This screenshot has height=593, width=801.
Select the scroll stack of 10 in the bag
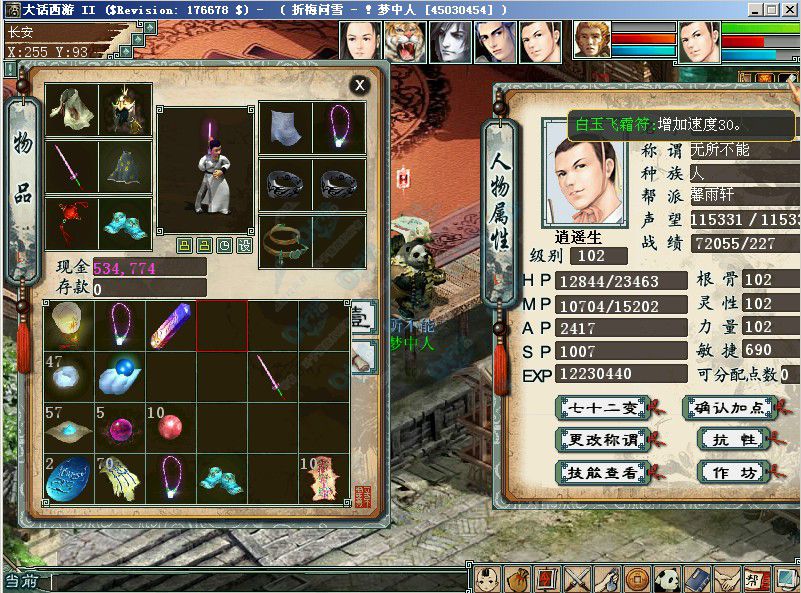tap(324, 478)
